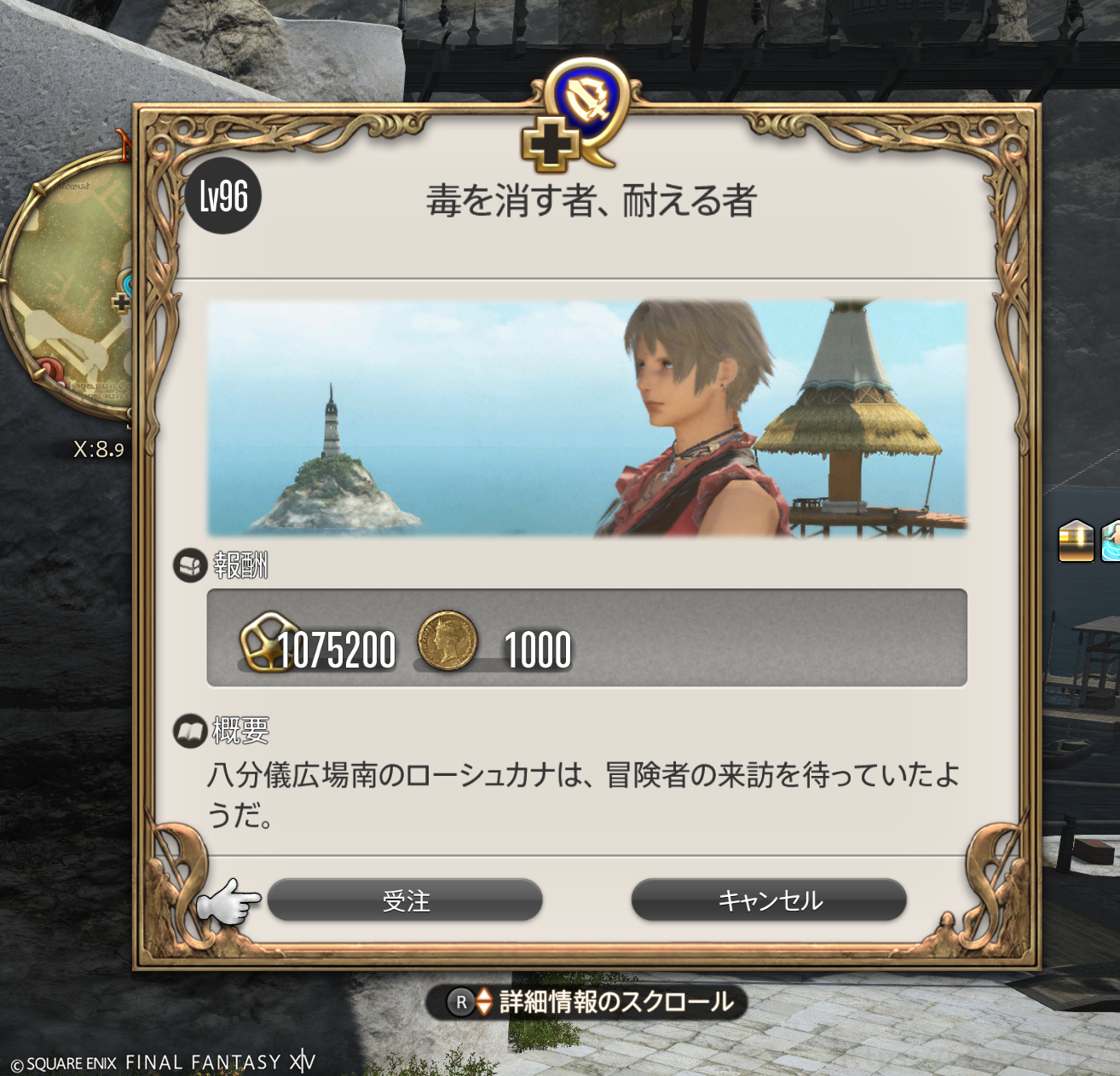Click the quest preview image thumbnail
The image size is (1120, 1076).
point(586,418)
